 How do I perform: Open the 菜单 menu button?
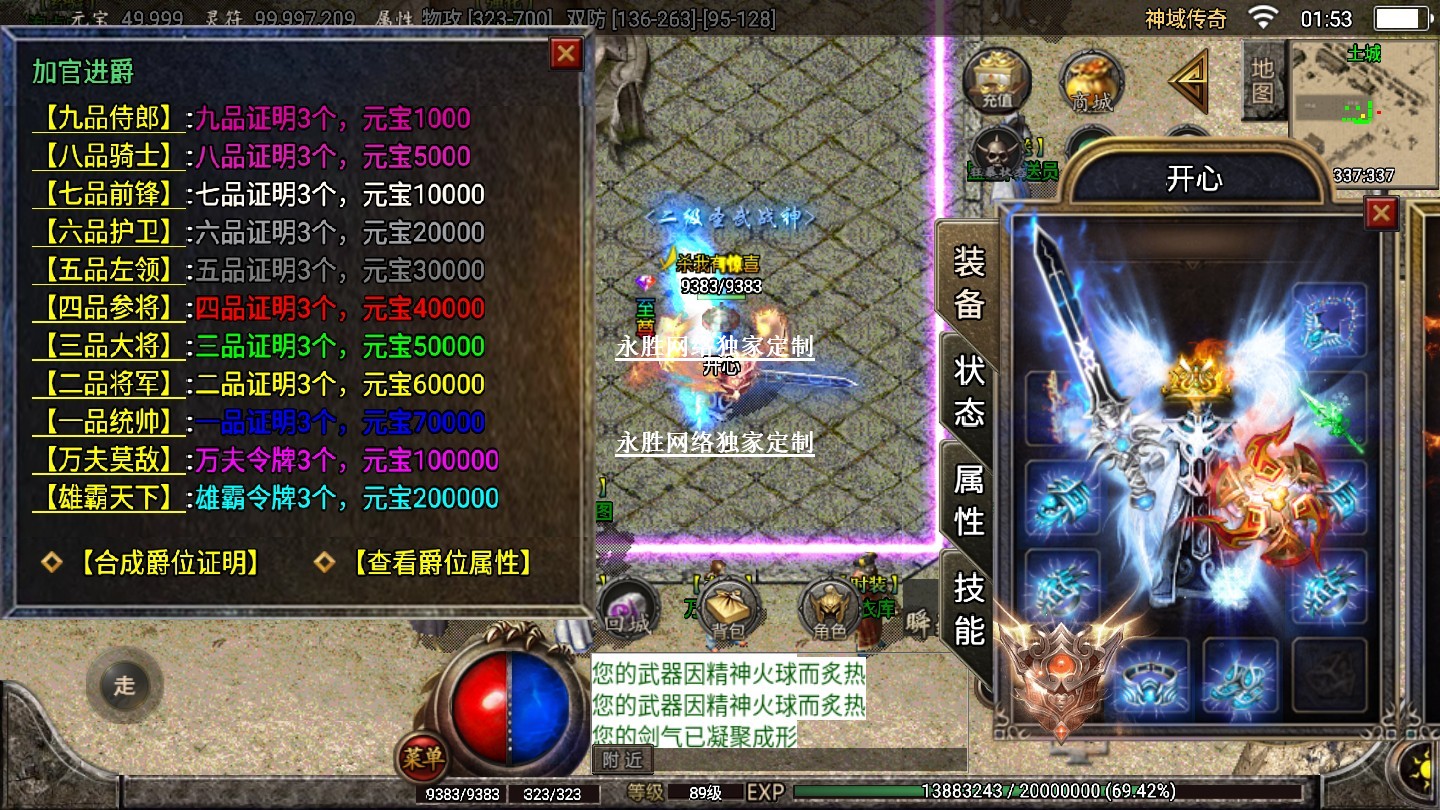point(422,758)
